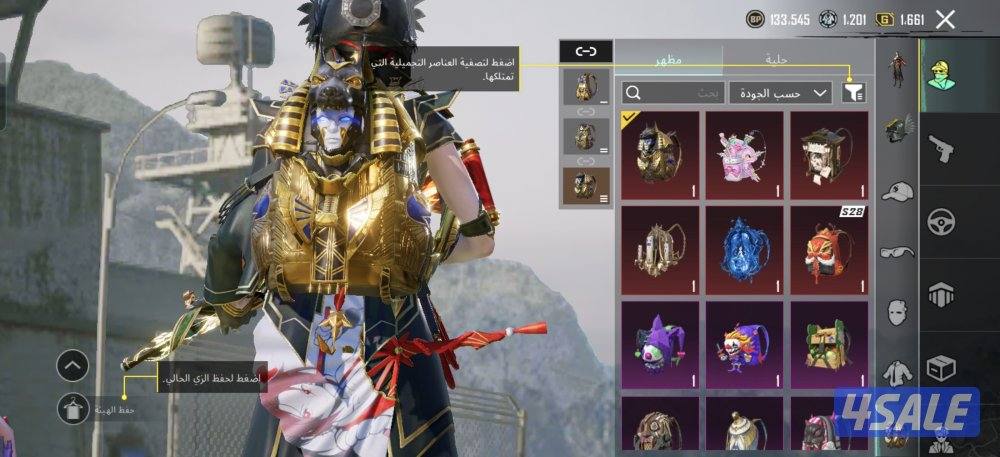1000x457 pixels.
Task: Close the wardrobe screen with the X
Action: coord(945,19)
